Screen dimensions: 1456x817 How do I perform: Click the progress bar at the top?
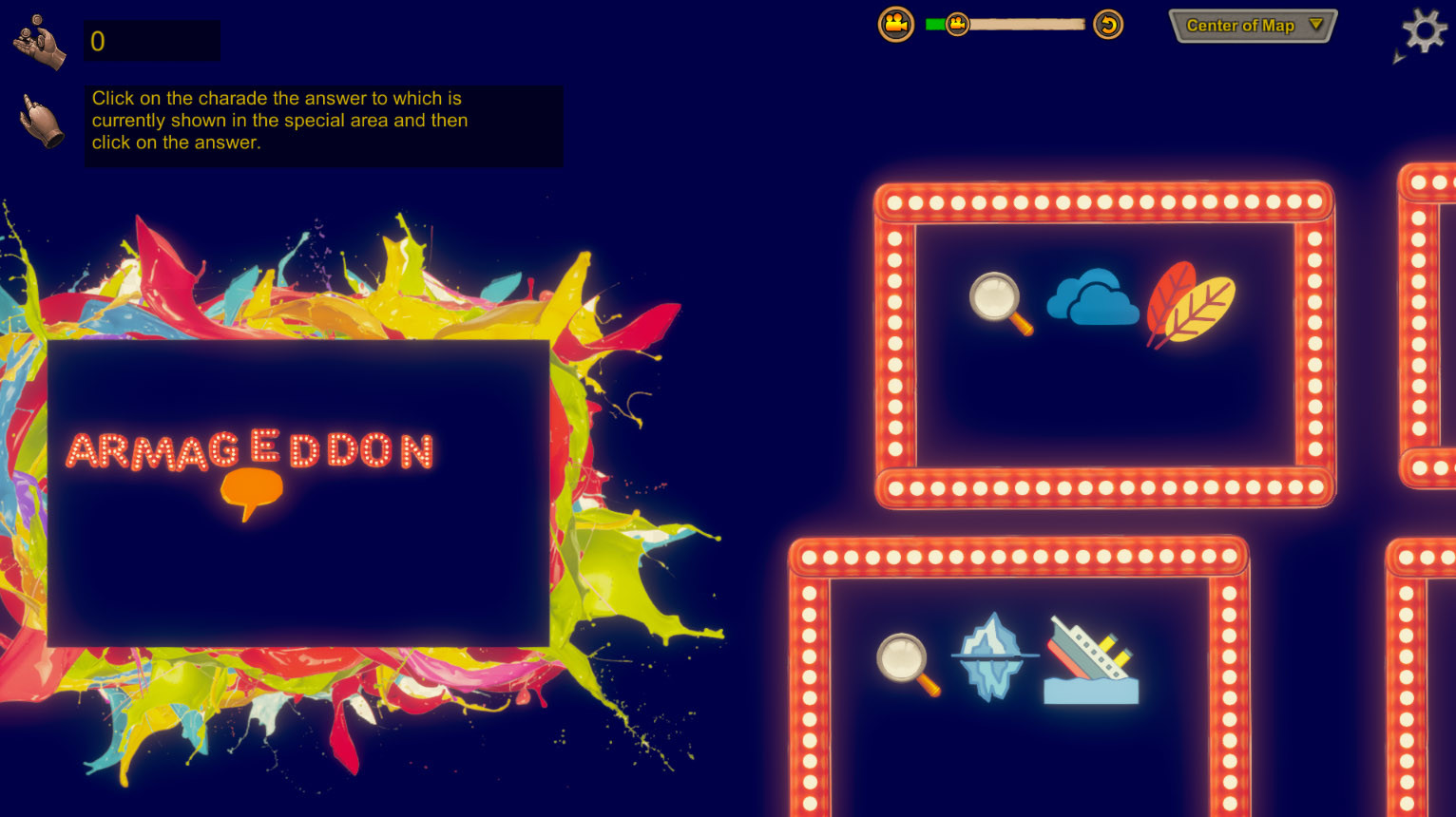tap(1022, 23)
